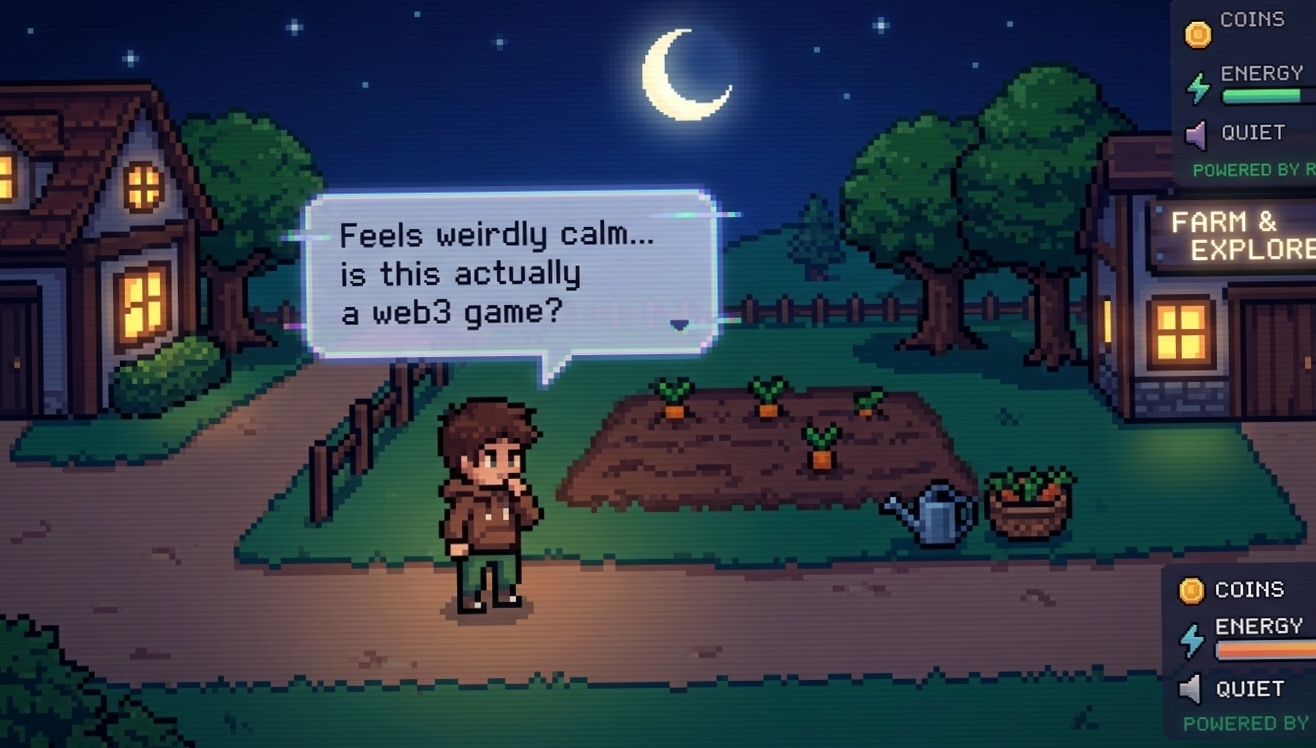The height and width of the screenshot is (748, 1316).
Task: Click the "Feels weirdly calm" speech bubble
Action: coord(510,272)
